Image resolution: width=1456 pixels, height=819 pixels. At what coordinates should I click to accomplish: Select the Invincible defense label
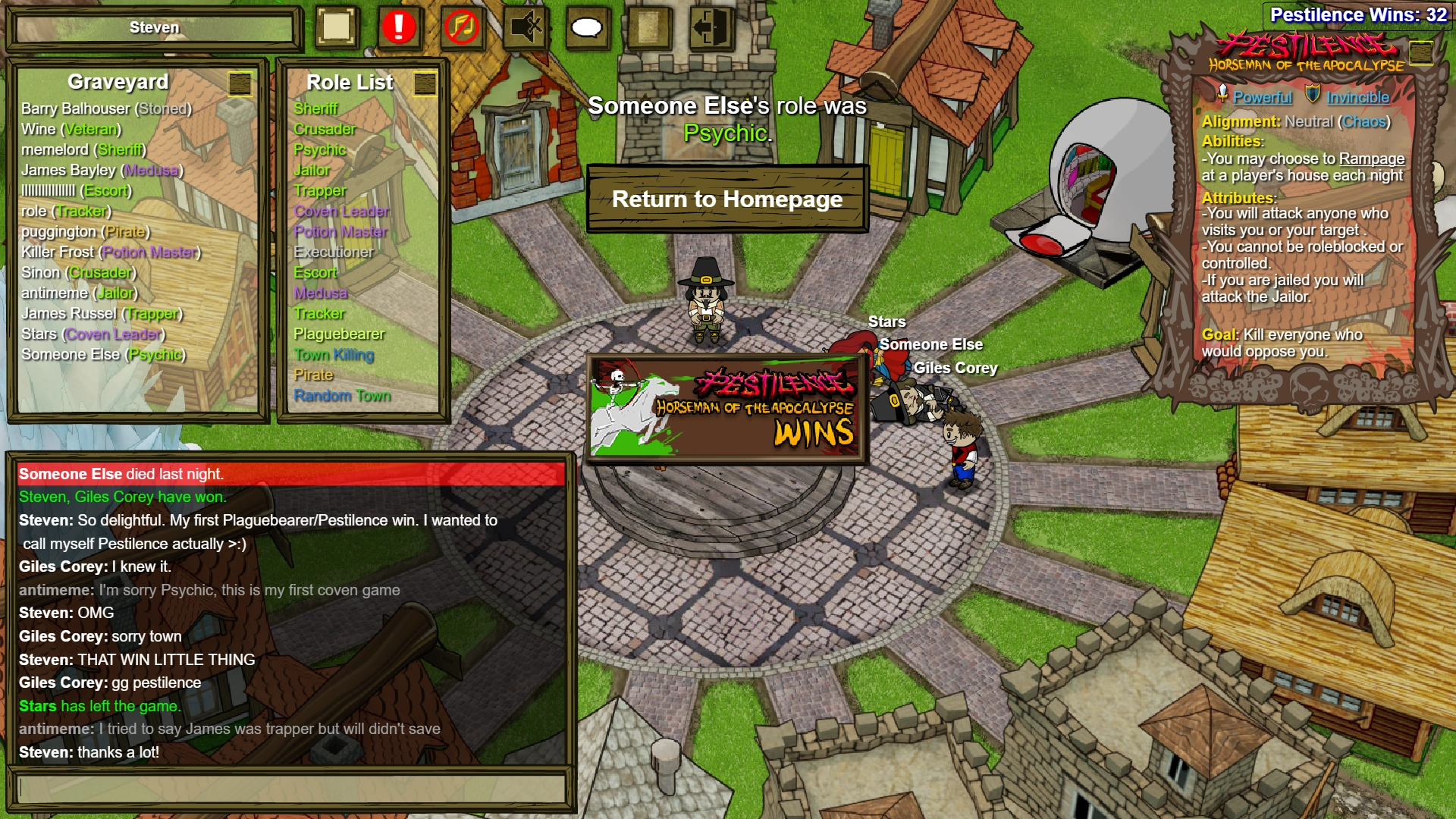pos(1357,97)
